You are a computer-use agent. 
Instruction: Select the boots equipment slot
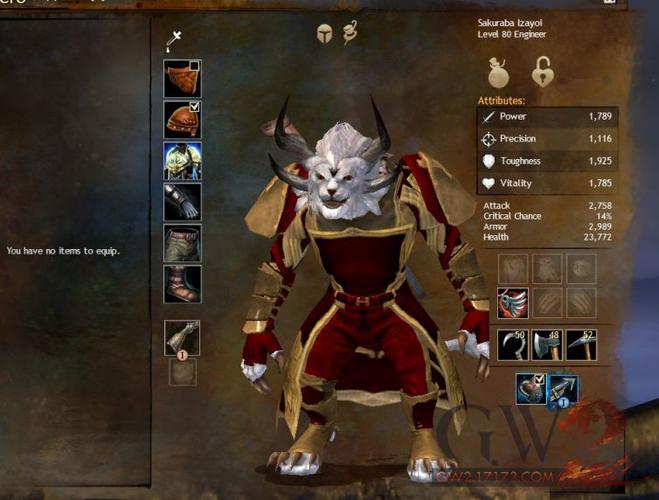click(182, 284)
